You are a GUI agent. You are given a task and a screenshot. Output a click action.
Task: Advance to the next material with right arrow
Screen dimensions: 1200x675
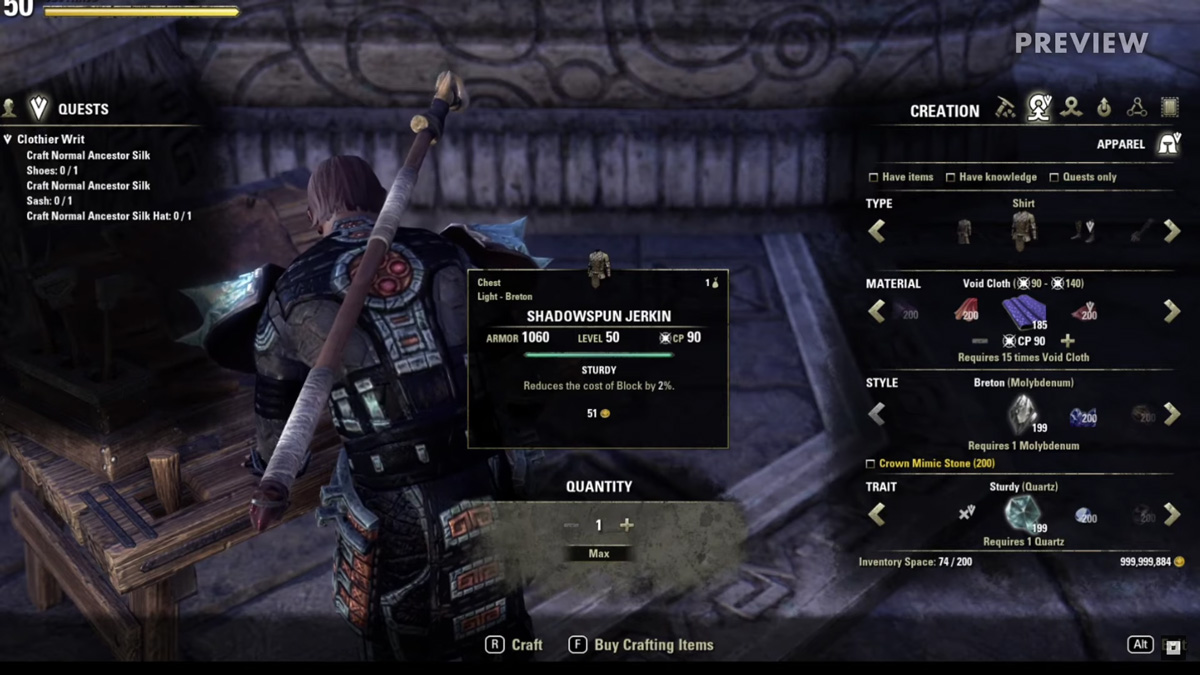[1172, 311]
